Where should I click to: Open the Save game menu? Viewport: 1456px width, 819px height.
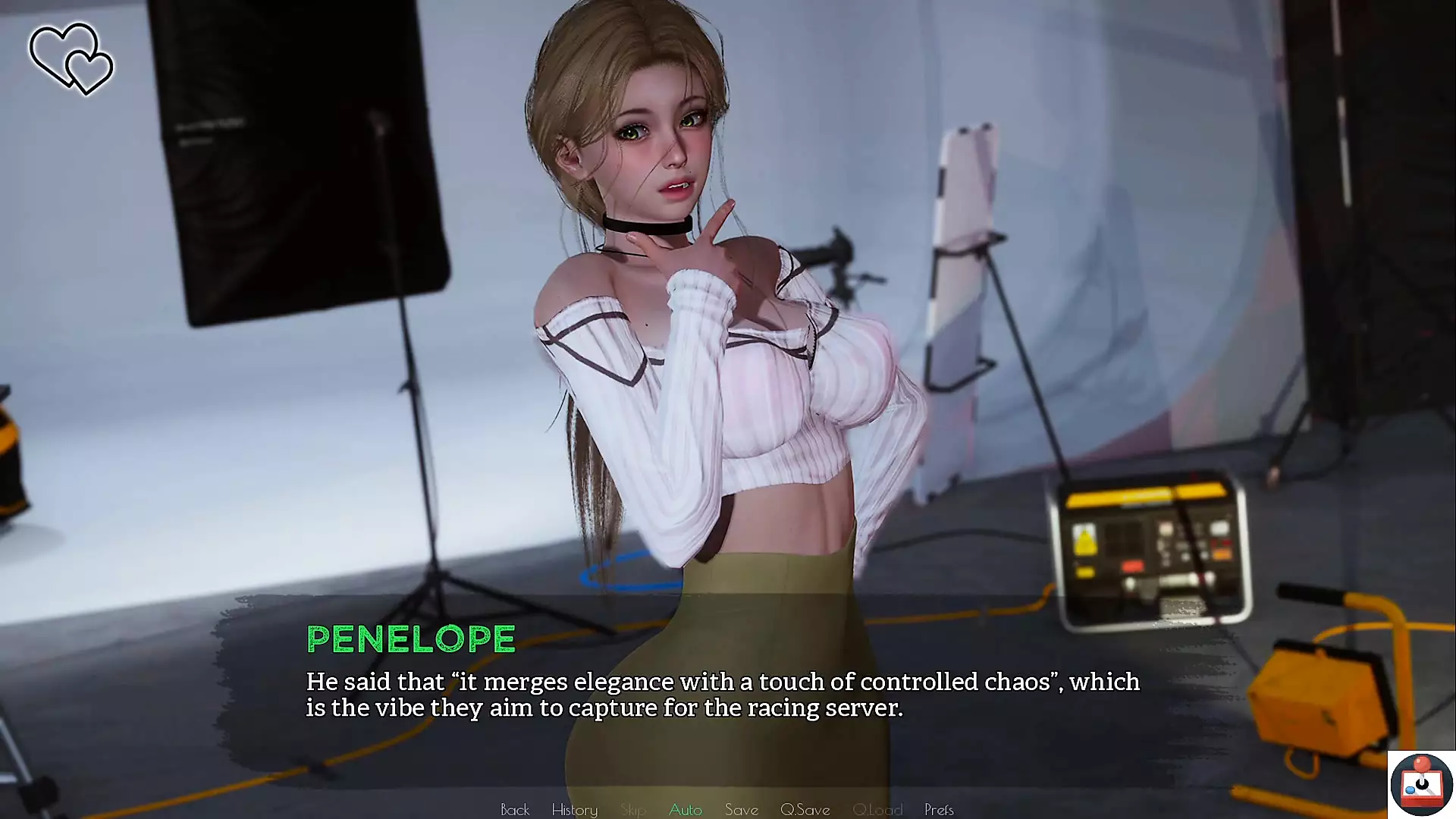click(741, 809)
